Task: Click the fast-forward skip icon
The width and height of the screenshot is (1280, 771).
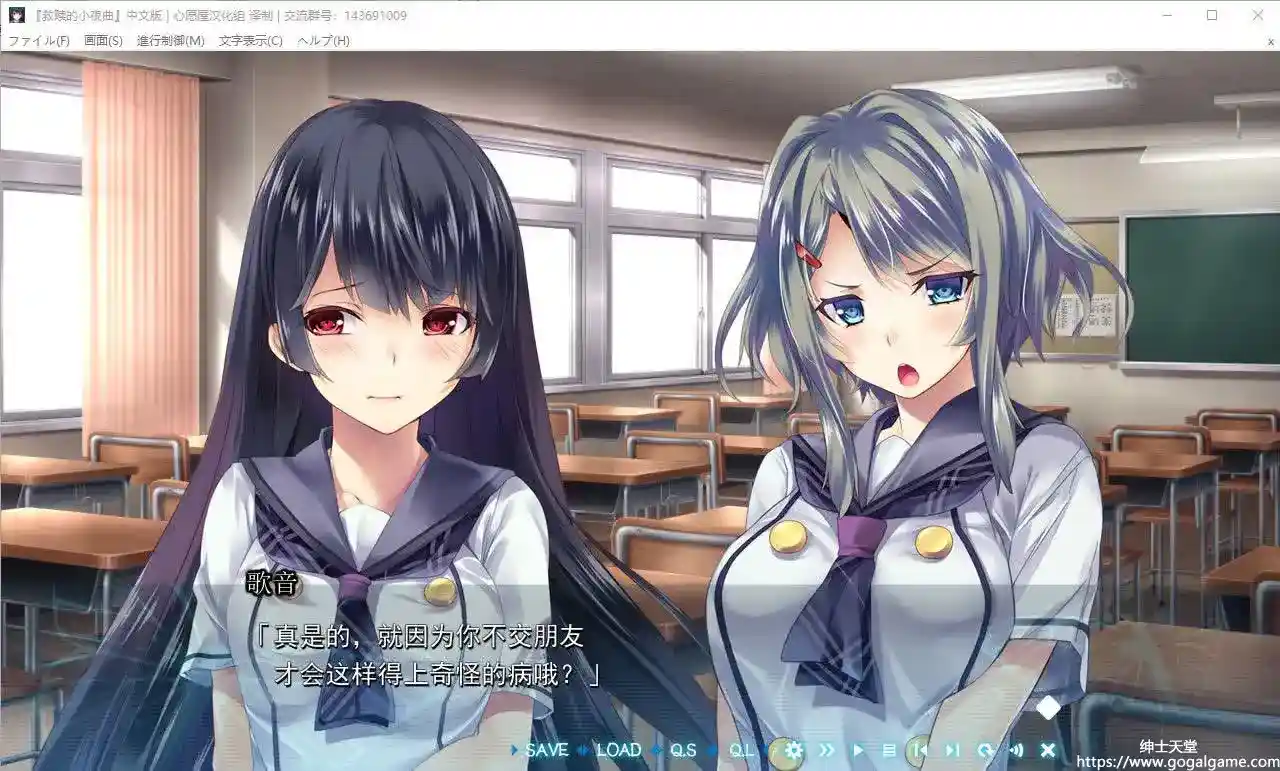Action: tap(827, 749)
